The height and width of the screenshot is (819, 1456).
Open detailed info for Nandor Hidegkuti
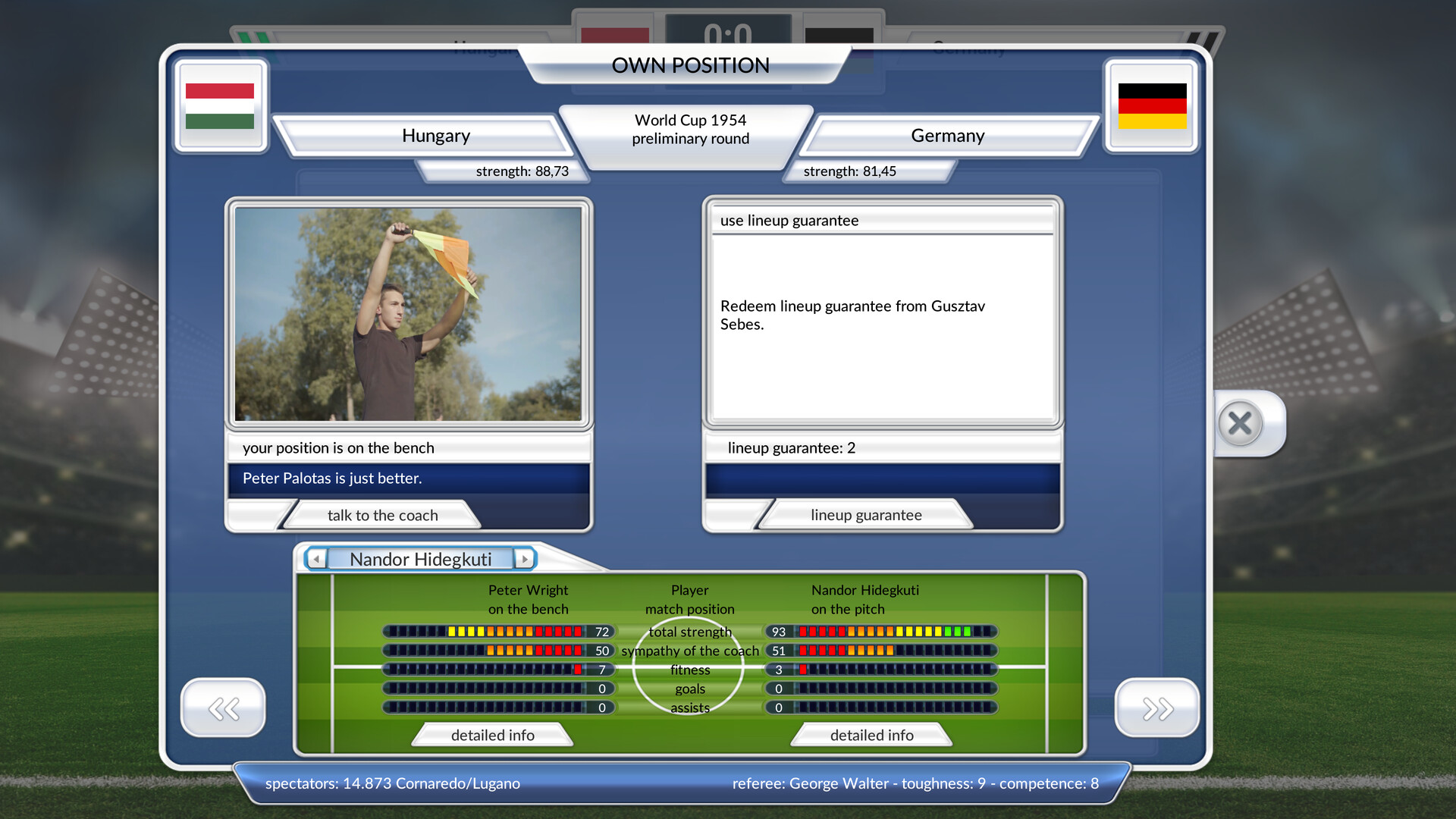pos(872,734)
